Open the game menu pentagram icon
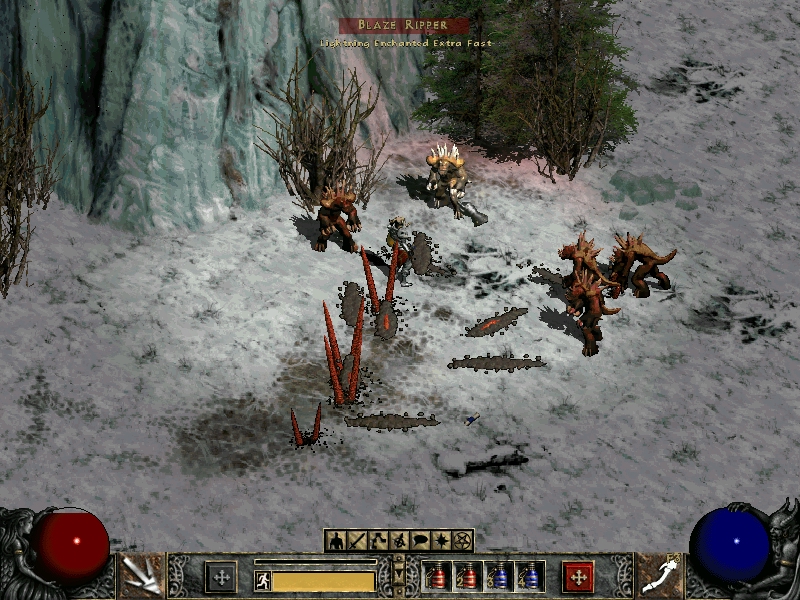Viewport: 800px width, 600px height. tap(462, 541)
